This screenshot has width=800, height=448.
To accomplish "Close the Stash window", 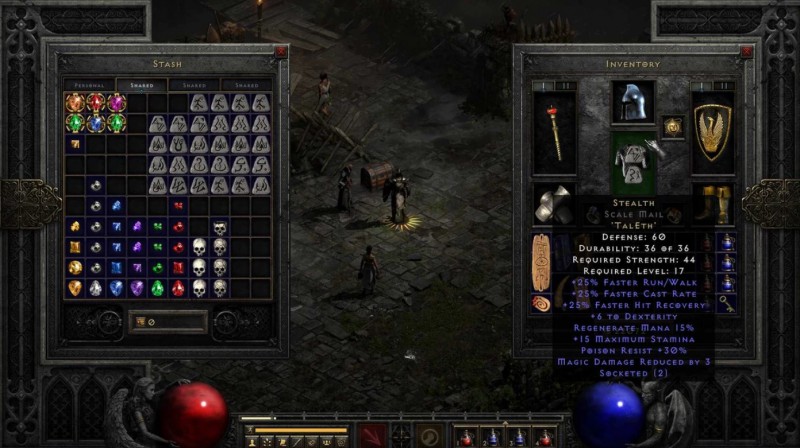I will pyautogui.click(x=280, y=51).
